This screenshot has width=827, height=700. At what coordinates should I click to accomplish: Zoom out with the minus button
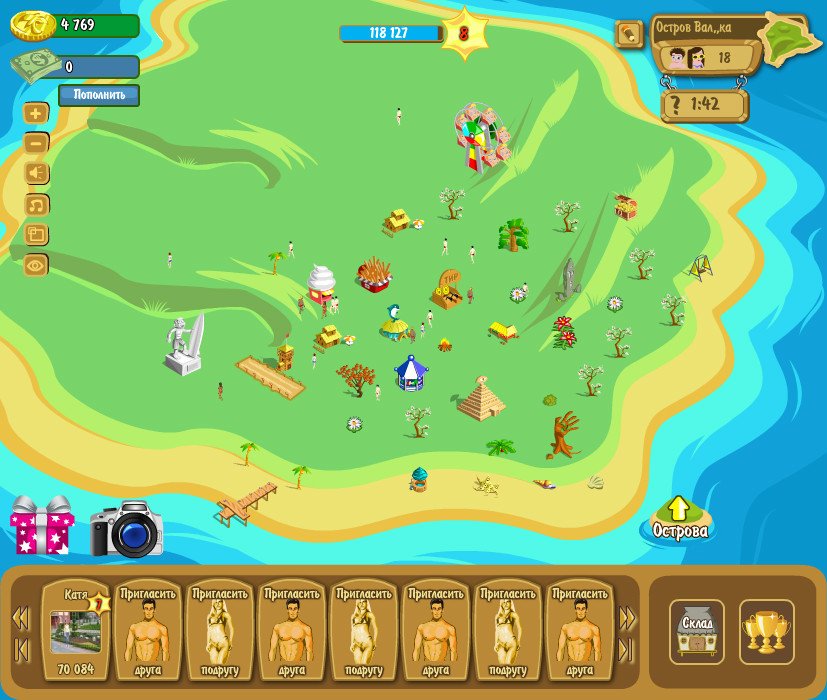[x=36, y=143]
